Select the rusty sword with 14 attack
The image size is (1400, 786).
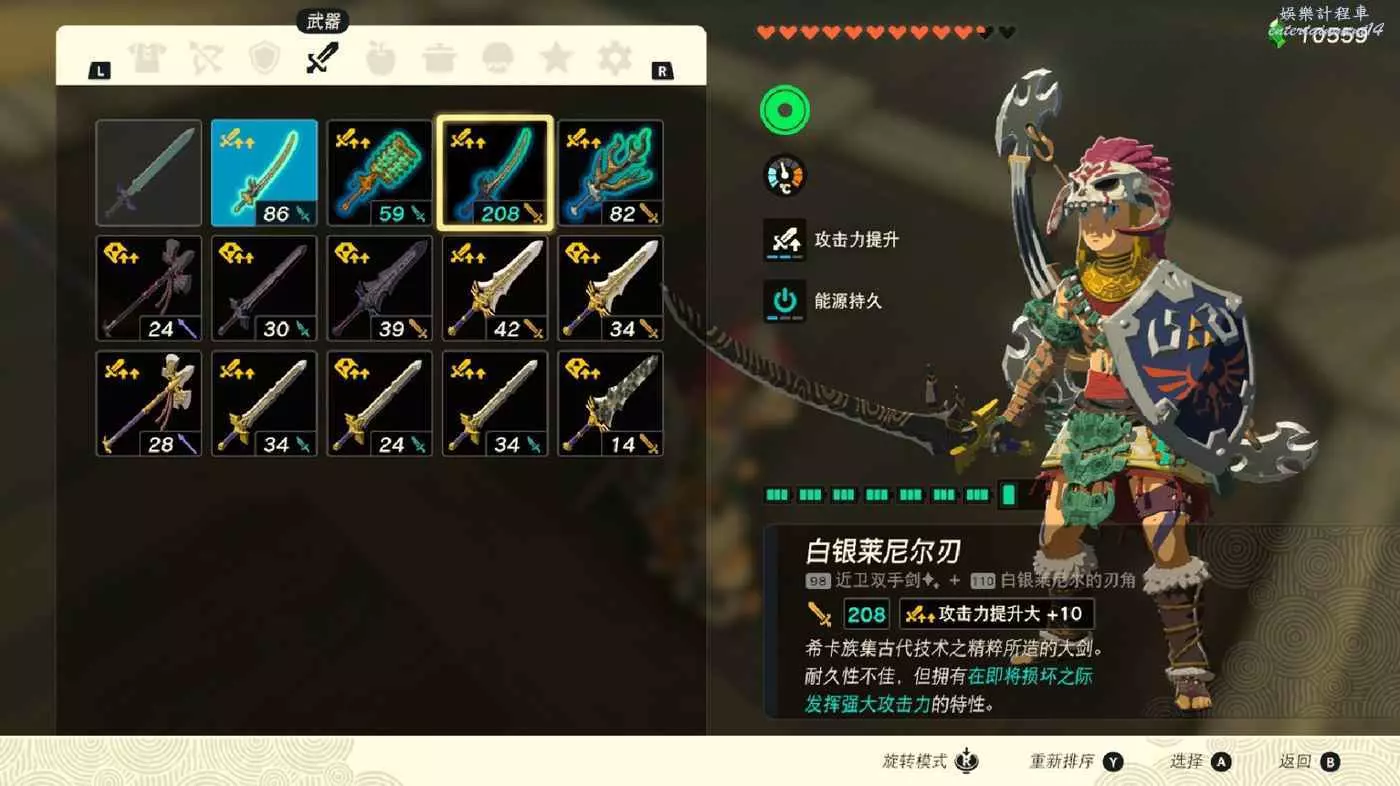(x=610, y=403)
